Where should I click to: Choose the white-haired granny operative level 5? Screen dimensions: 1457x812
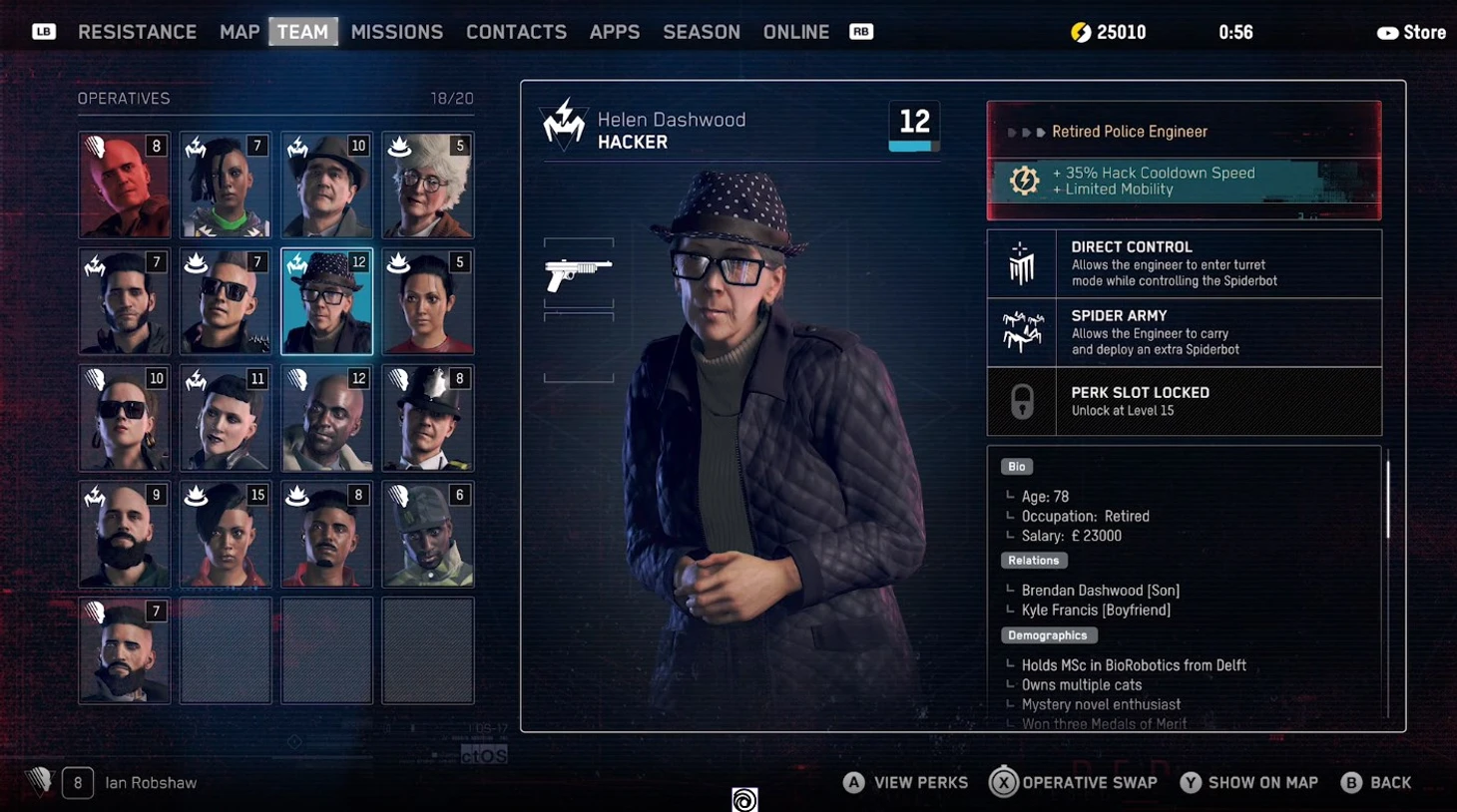pos(428,185)
